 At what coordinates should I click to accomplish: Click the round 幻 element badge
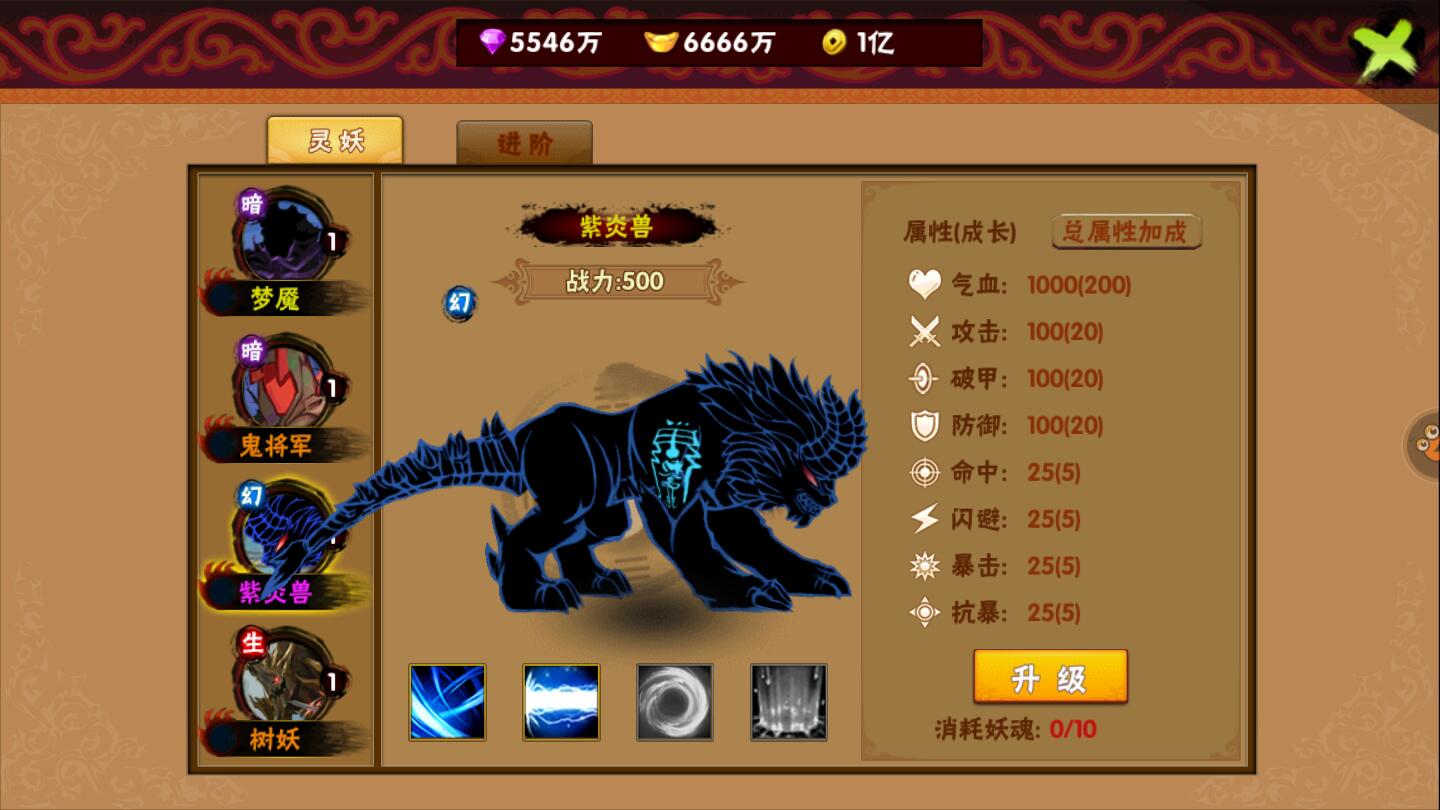pos(460,303)
